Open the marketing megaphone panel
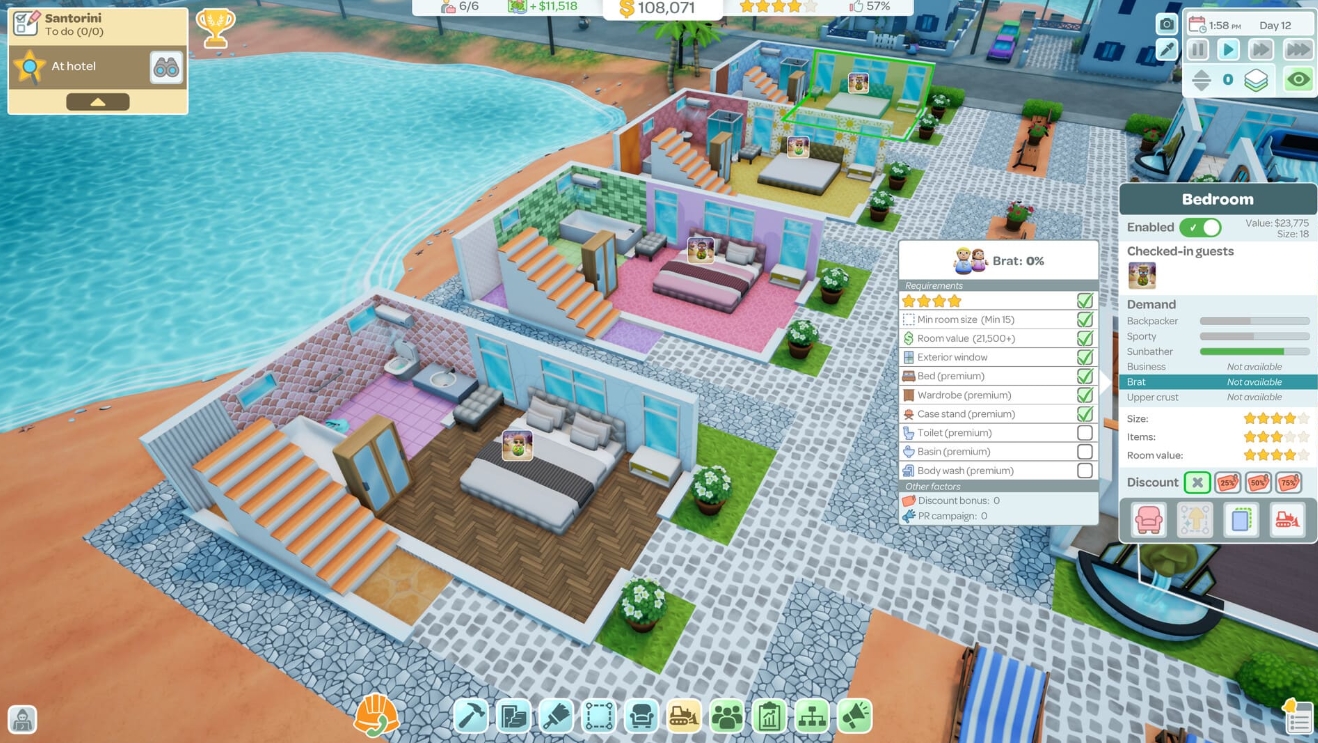This screenshot has width=1318, height=743. click(x=854, y=716)
